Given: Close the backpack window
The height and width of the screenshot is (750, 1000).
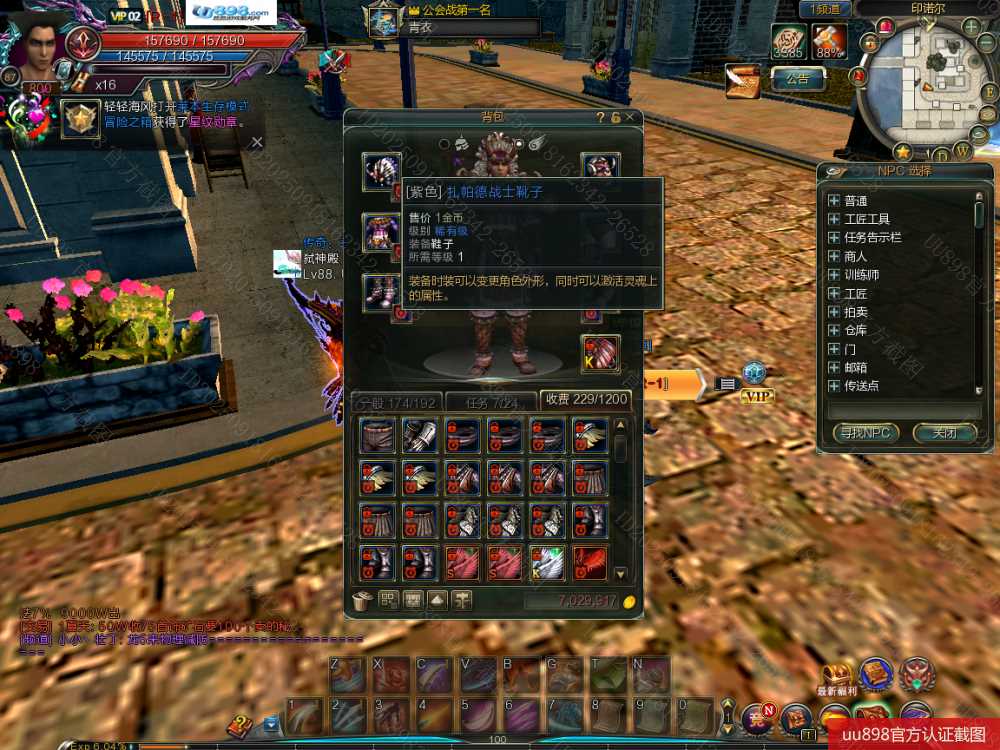Looking at the screenshot, I should tap(630, 118).
